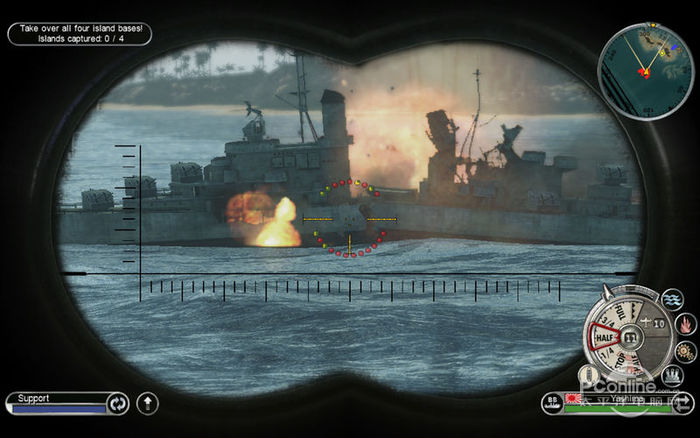
Task: Switch units with the swap arrows button
Action: tap(682, 403)
